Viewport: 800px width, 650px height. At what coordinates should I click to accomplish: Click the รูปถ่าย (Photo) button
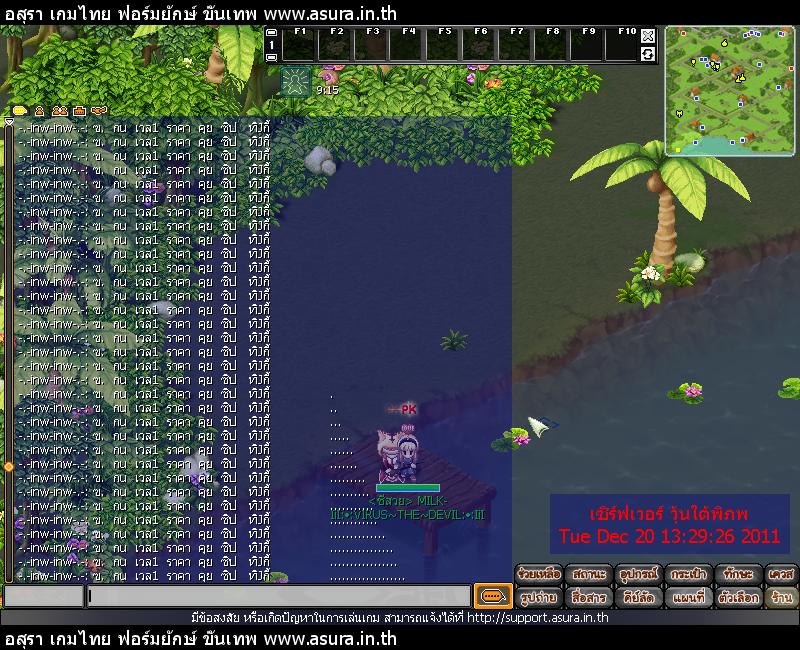pyautogui.click(x=539, y=597)
